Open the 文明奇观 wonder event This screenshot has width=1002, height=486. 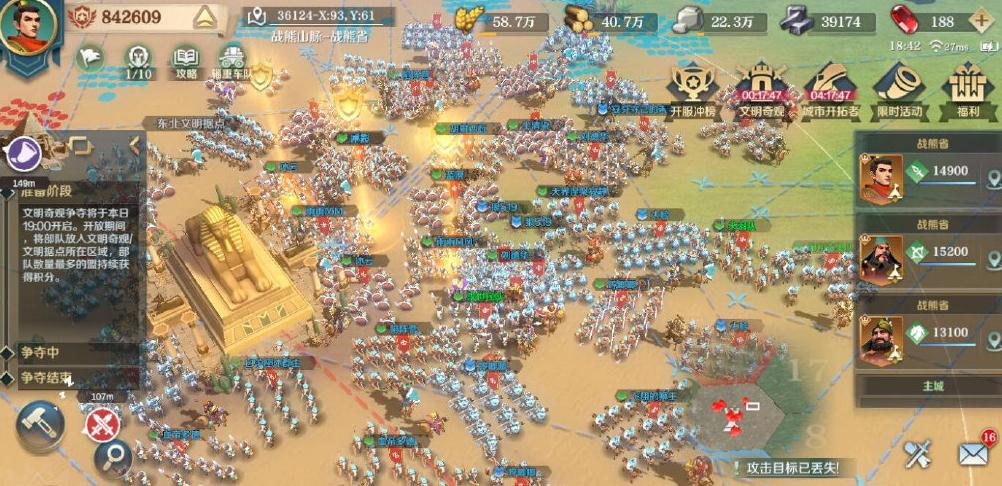(761, 90)
